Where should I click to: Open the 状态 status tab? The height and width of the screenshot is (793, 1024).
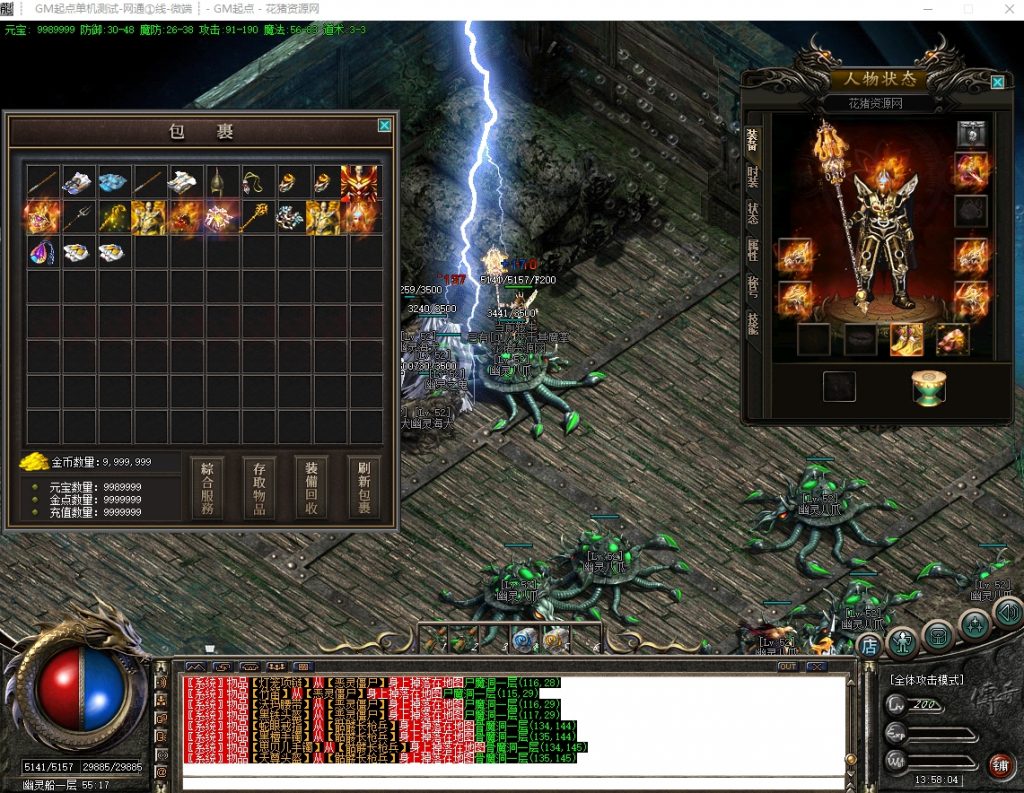(x=752, y=213)
